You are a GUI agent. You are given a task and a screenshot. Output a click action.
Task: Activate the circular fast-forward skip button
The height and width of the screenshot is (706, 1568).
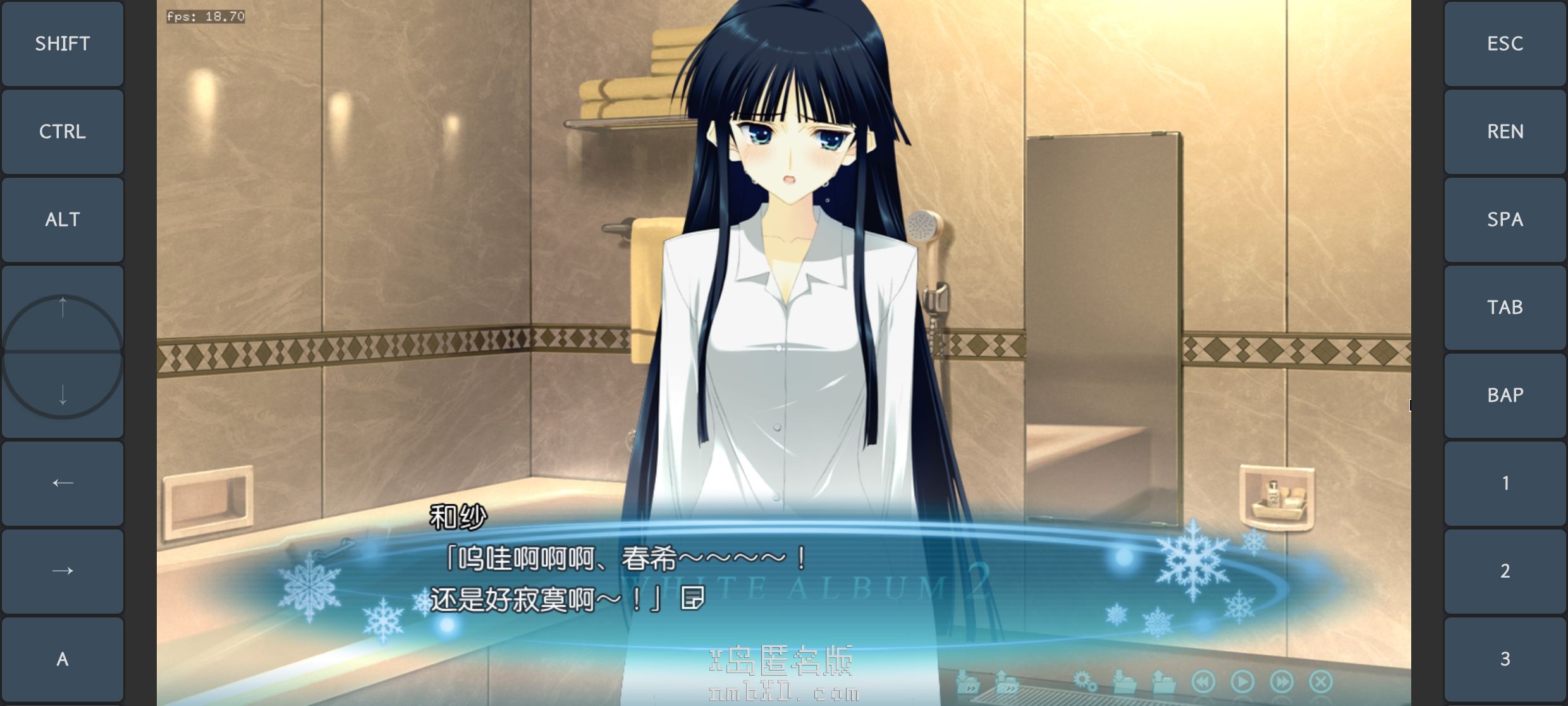pos(1282,681)
